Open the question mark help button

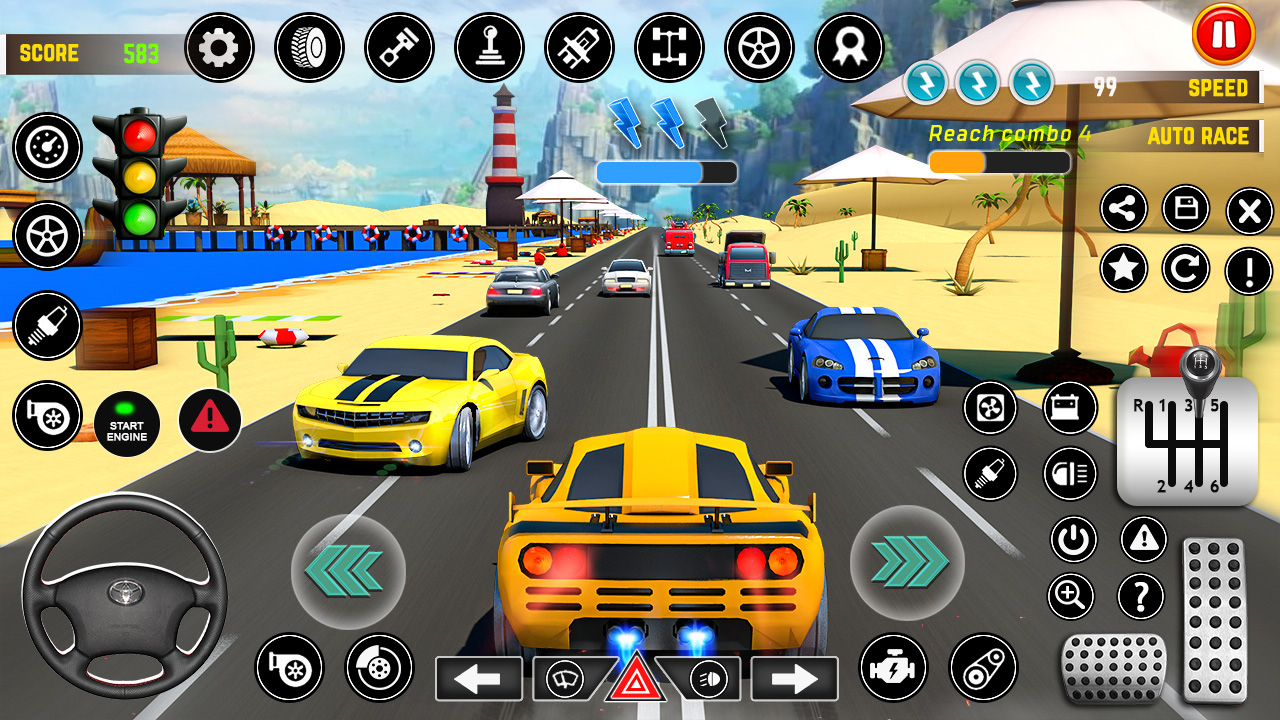pyautogui.click(x=1141, y=597)
